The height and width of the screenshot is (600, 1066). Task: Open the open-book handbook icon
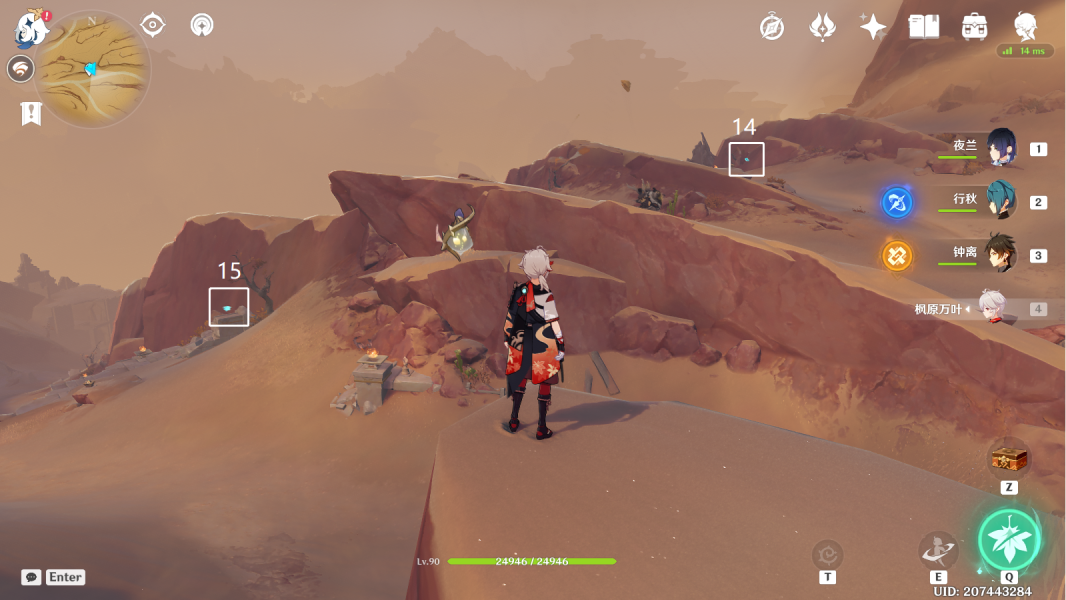[x=924, y=27]
